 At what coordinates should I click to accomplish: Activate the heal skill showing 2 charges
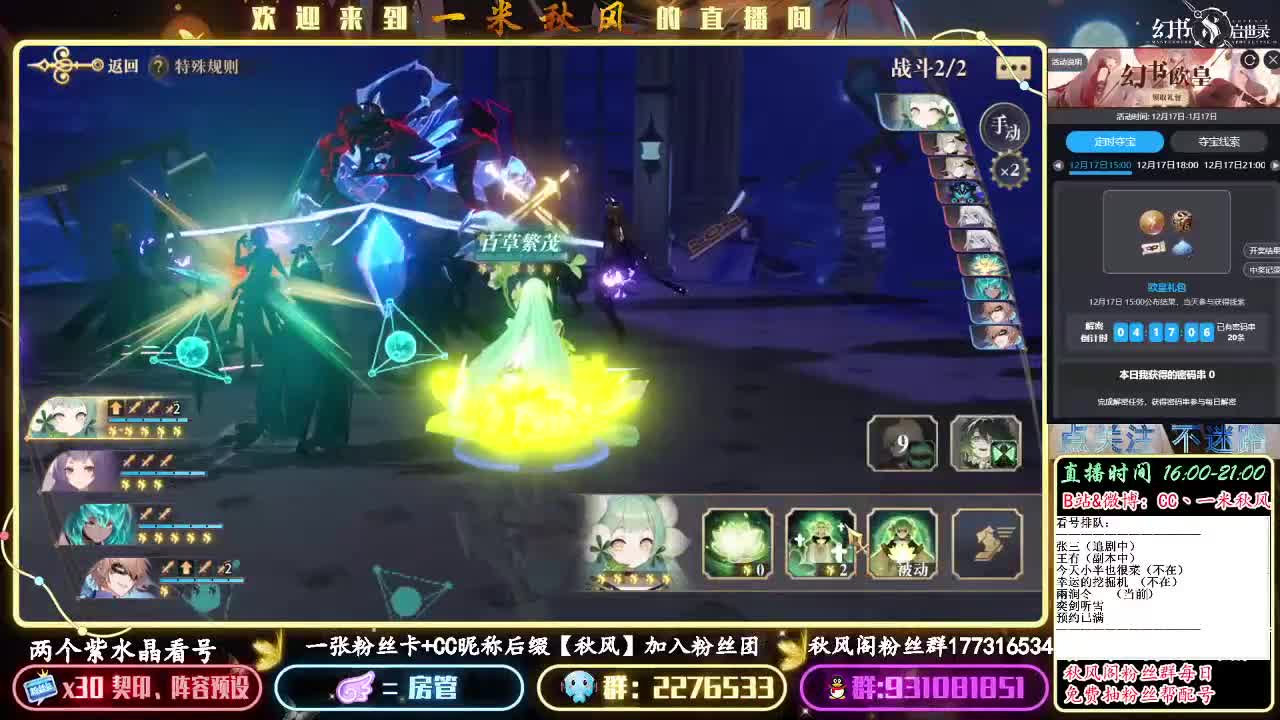pos(820,545)
